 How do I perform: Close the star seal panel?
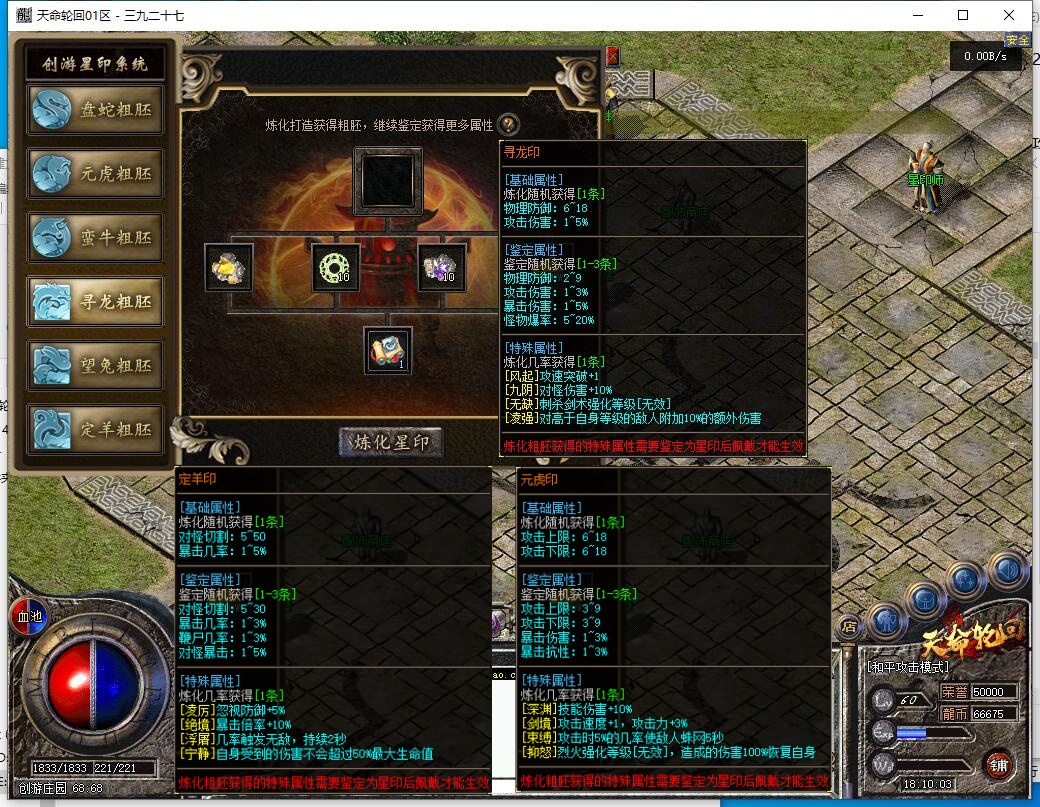(612, 57)
